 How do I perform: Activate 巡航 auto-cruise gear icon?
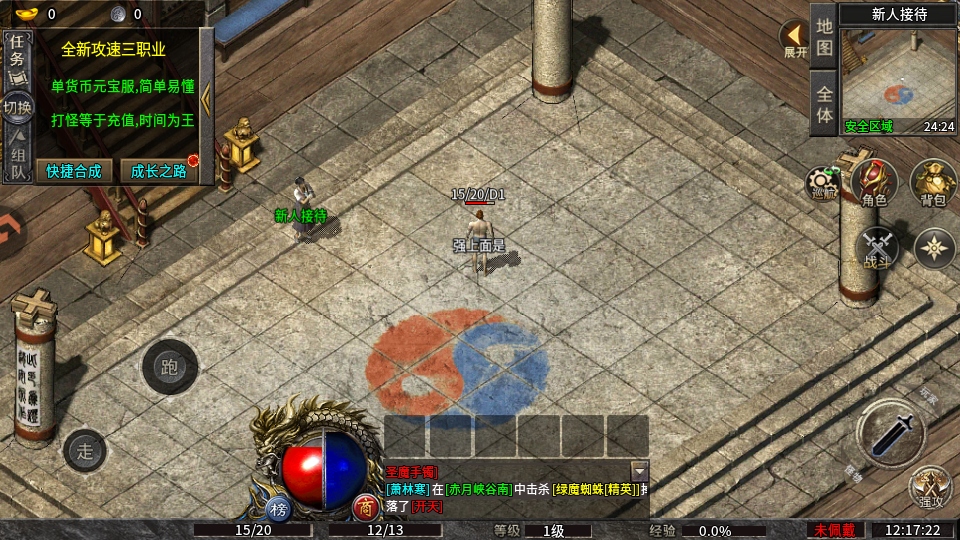pyautogui.click(x=824, y=184)
